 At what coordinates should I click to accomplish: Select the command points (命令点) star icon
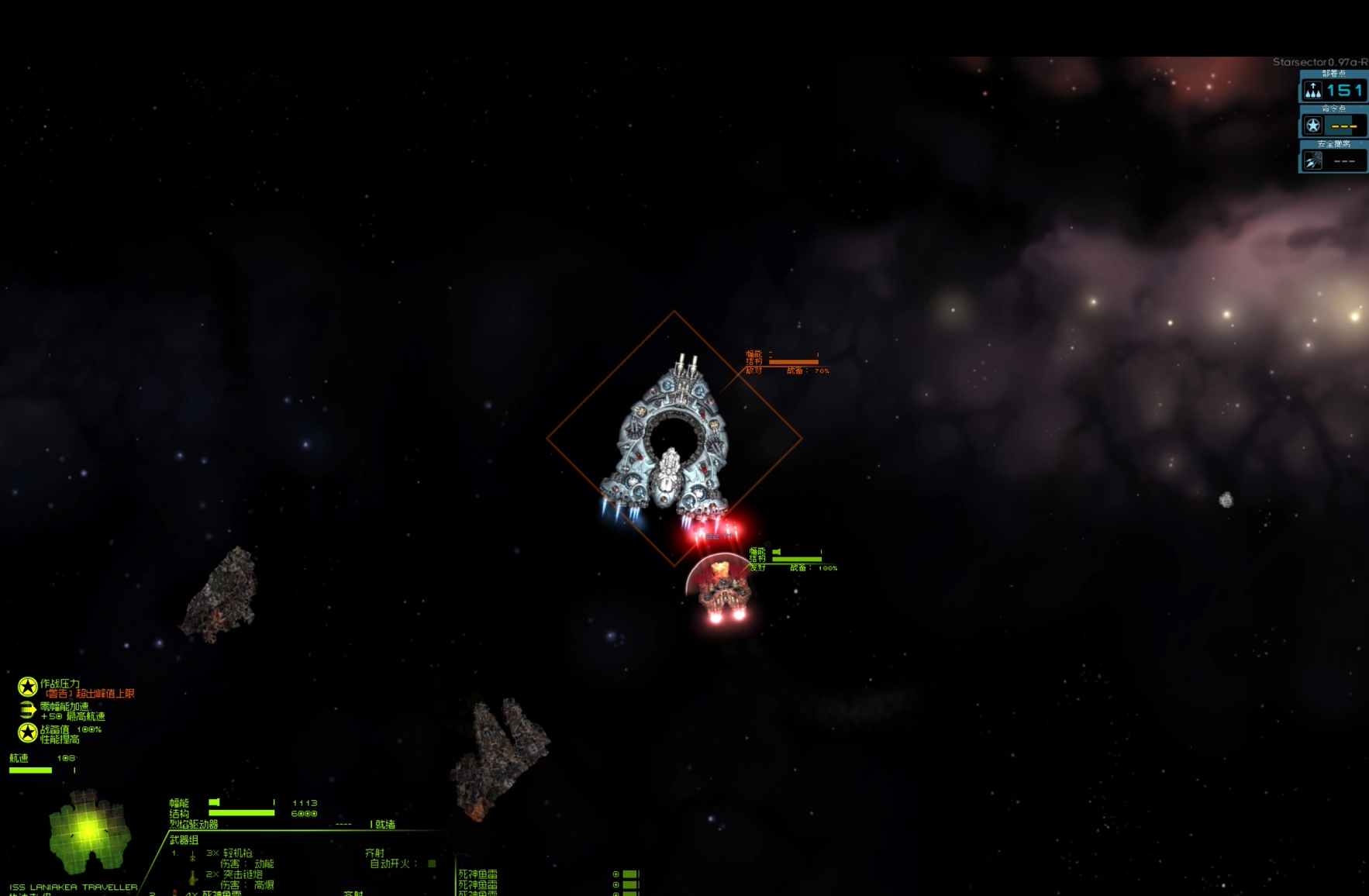(1312, 126)
